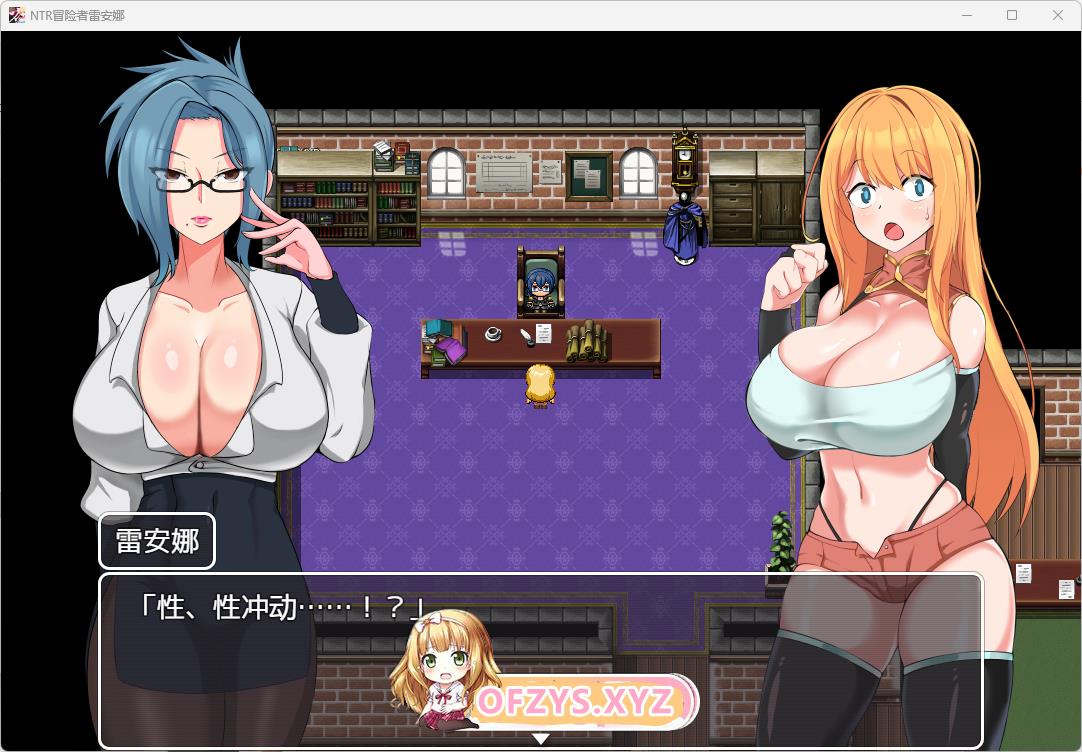This screenshot has width=1082, height=752.
Task: Advance dialogue with the white arrow indicator
Action: (x=540, y=739)
